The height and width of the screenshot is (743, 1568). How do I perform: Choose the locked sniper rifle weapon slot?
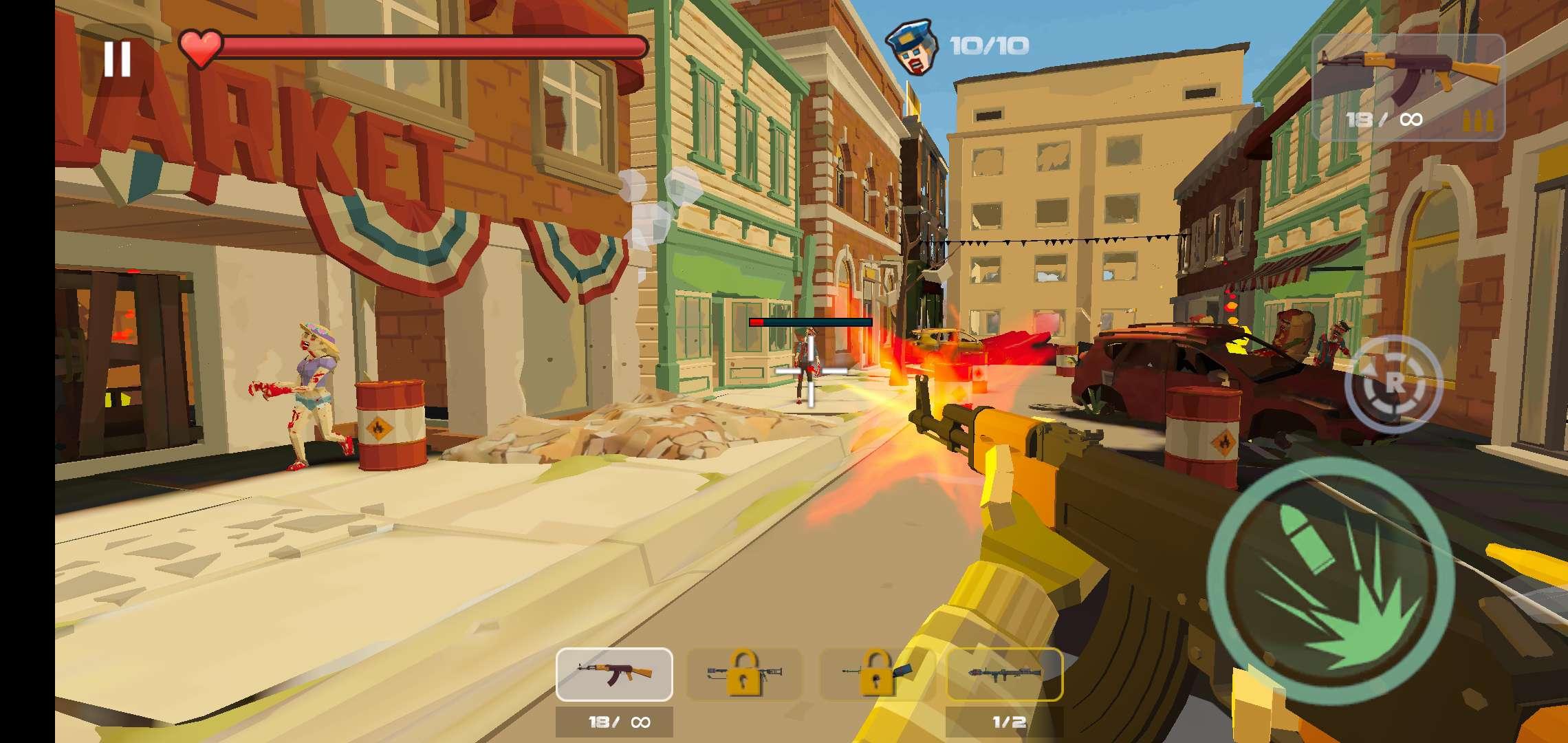[876, 674]
